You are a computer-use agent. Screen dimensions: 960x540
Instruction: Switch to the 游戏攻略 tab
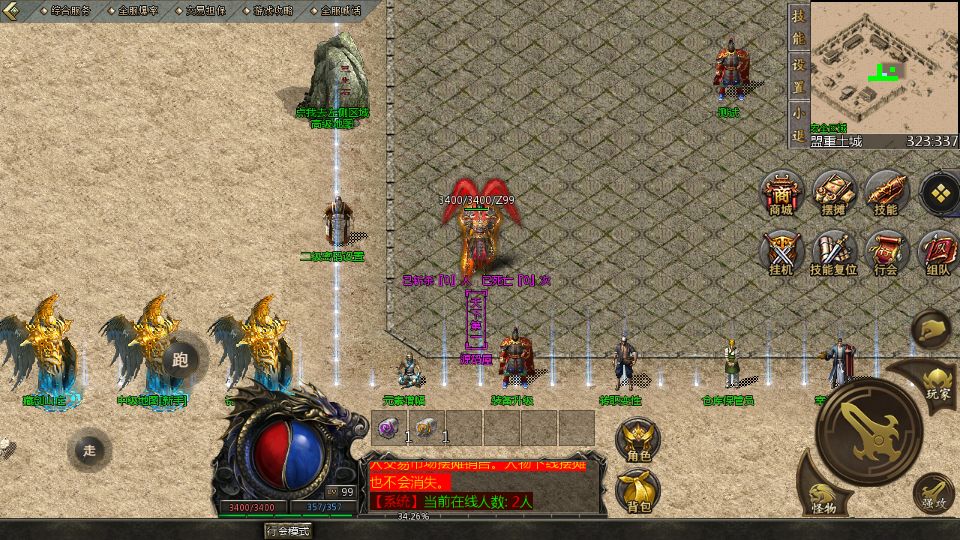272,11
